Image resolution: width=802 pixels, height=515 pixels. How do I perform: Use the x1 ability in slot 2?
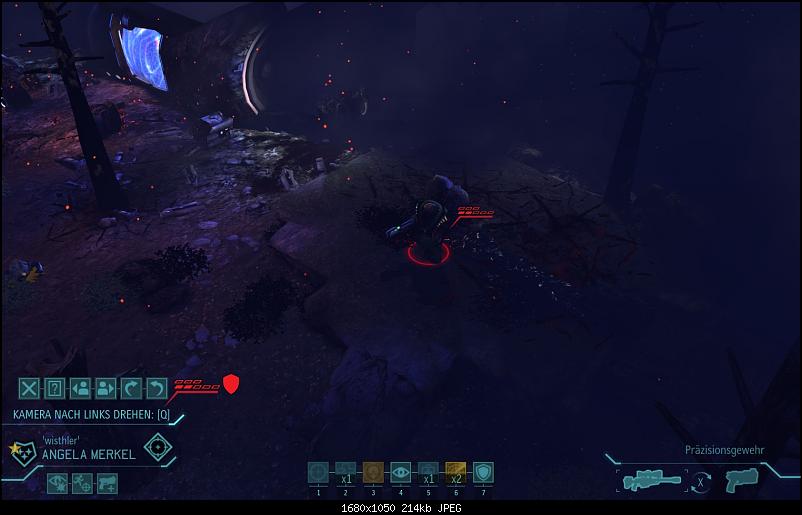(346, 472)
